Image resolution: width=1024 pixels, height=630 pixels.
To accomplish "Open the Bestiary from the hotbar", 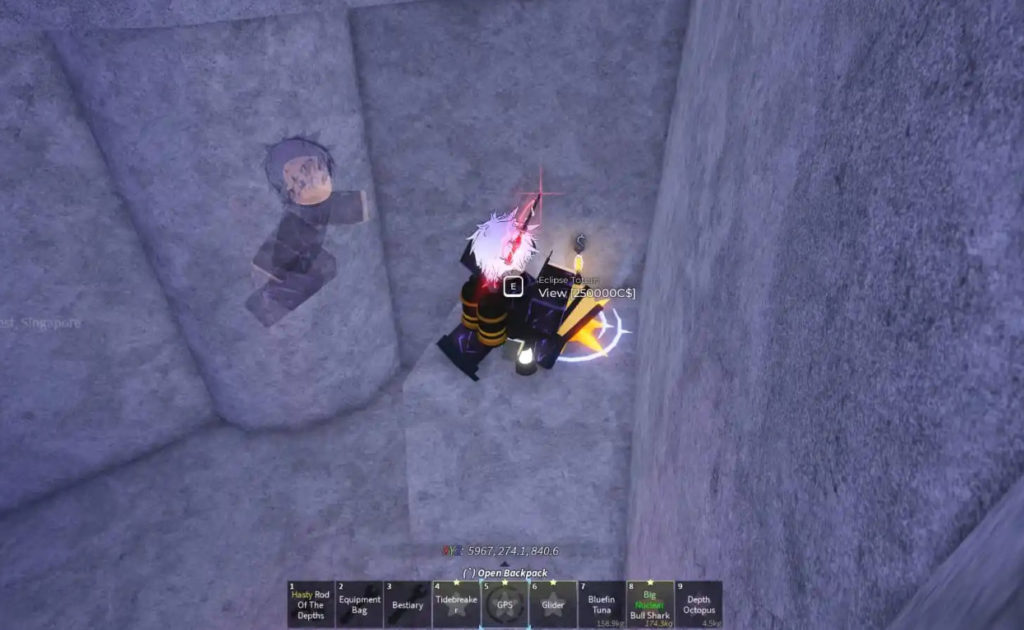I will coord(407,604).
